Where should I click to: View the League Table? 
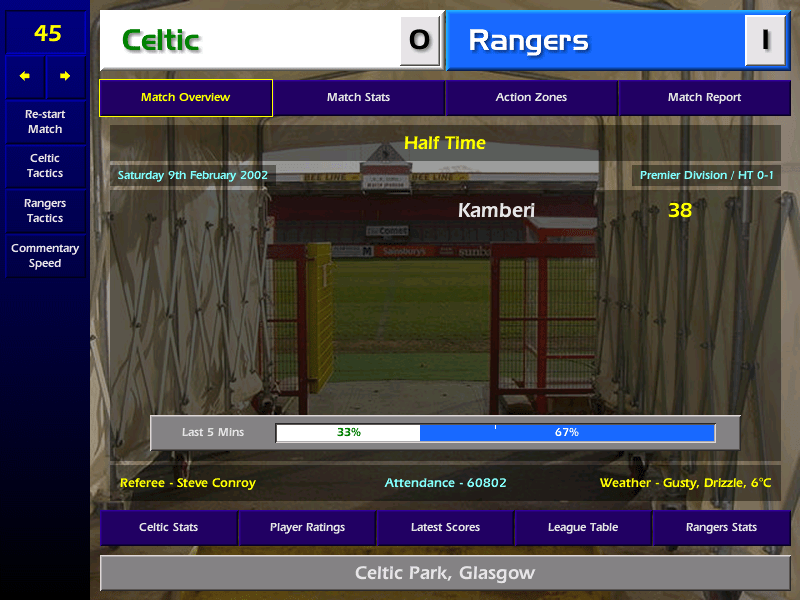(583, 528)
